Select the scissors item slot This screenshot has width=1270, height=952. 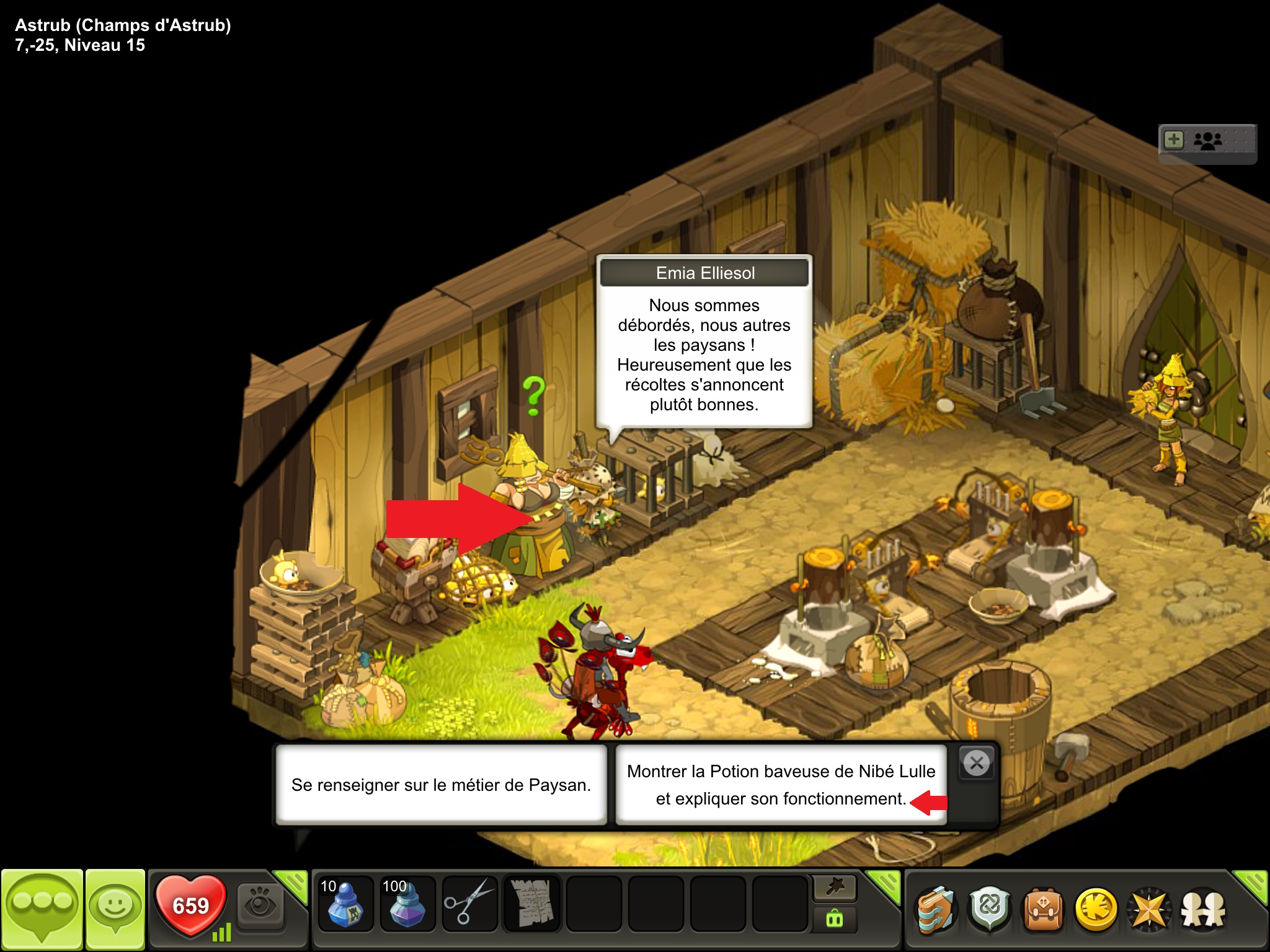[x=469, y=904]
